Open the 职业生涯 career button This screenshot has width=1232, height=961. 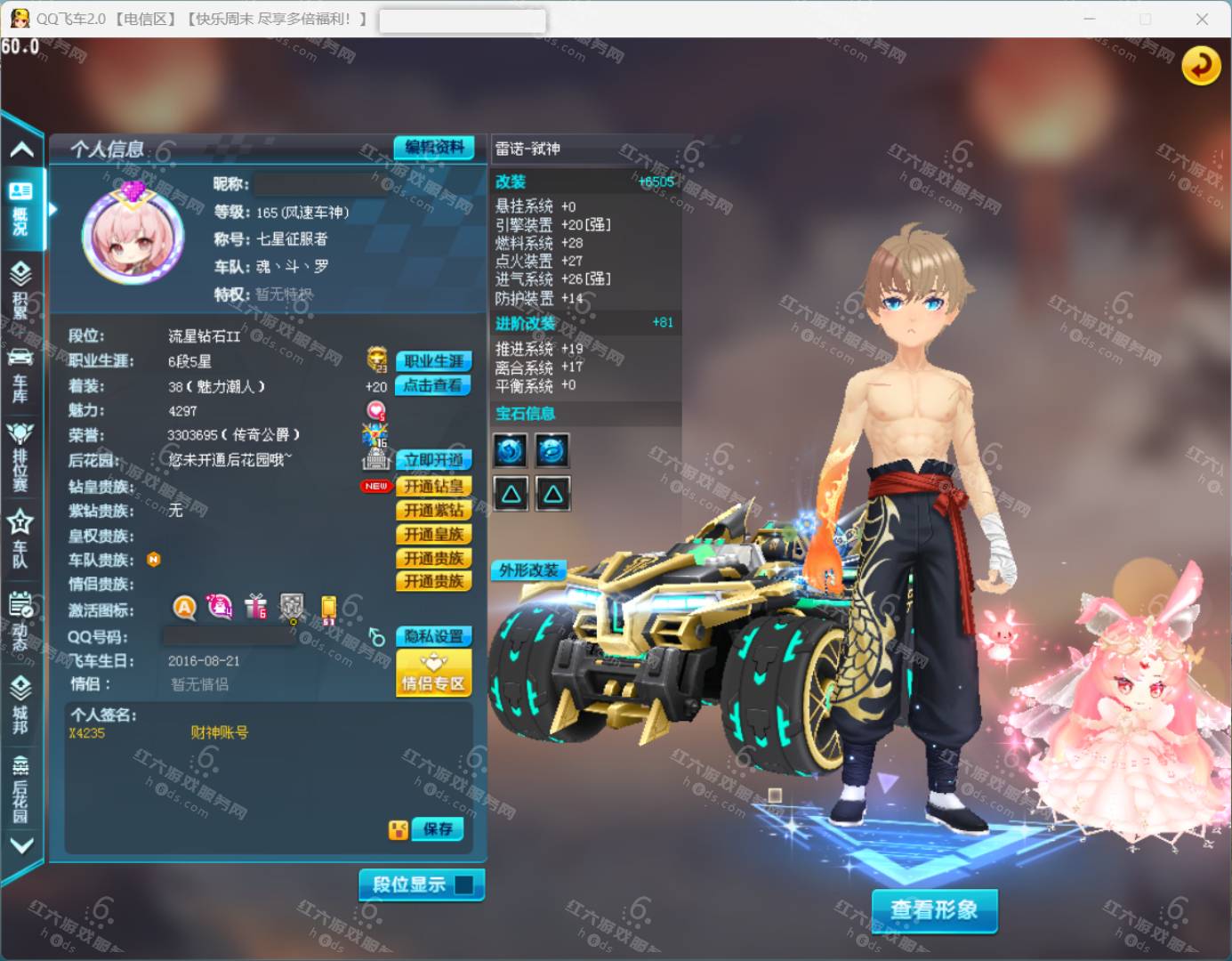pos(433,361)
